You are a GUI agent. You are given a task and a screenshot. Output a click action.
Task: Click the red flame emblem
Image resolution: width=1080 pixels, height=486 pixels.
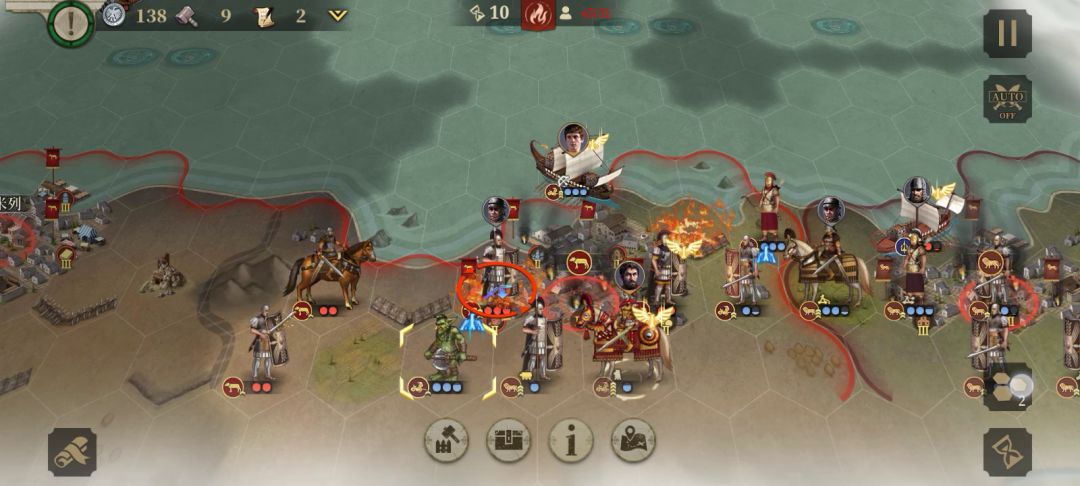coord(538,14)
